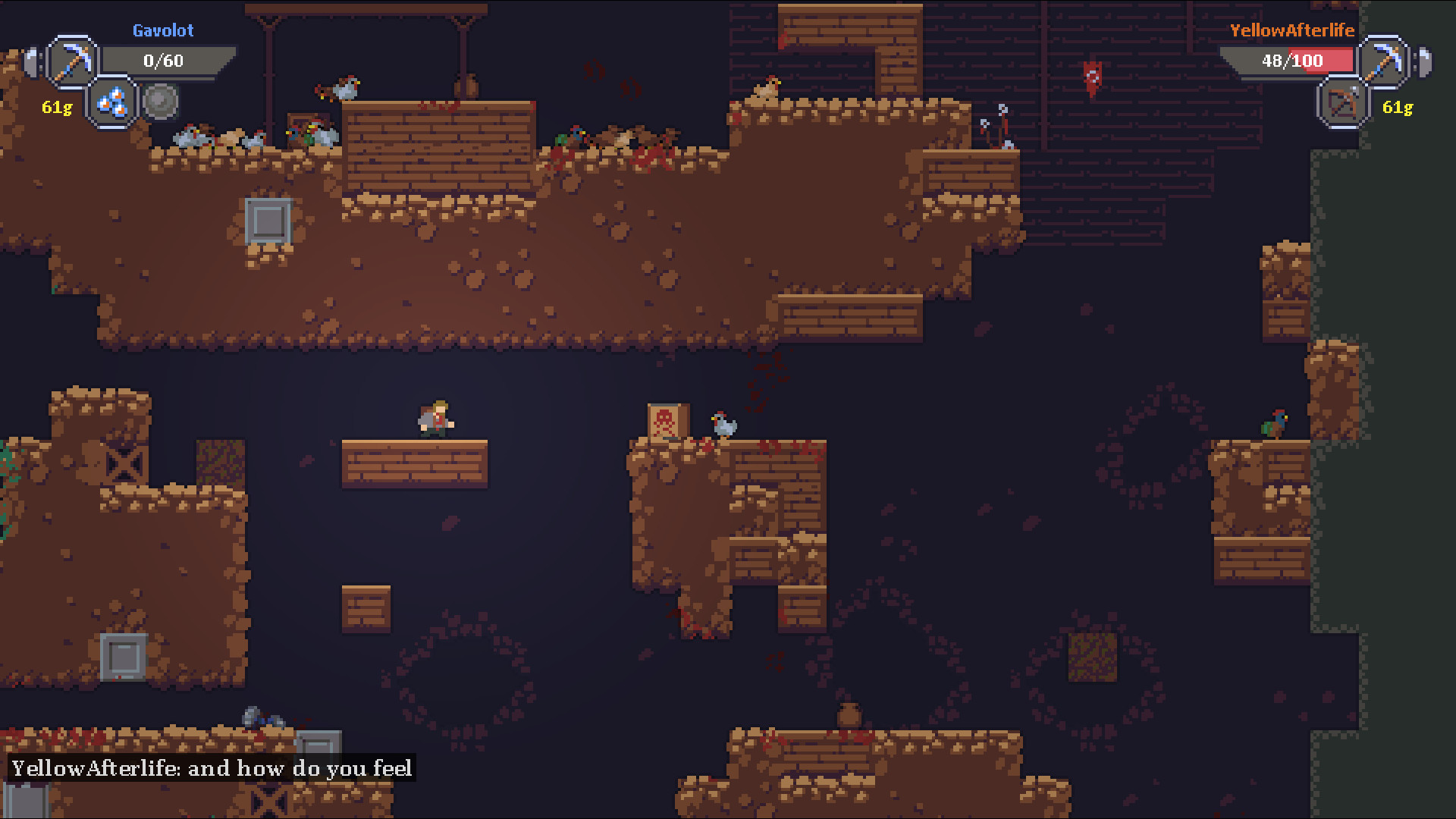The width and height of the screenshot is (1456, 819).
Task: Click the Gavolot name label
Action: [163, 30]
